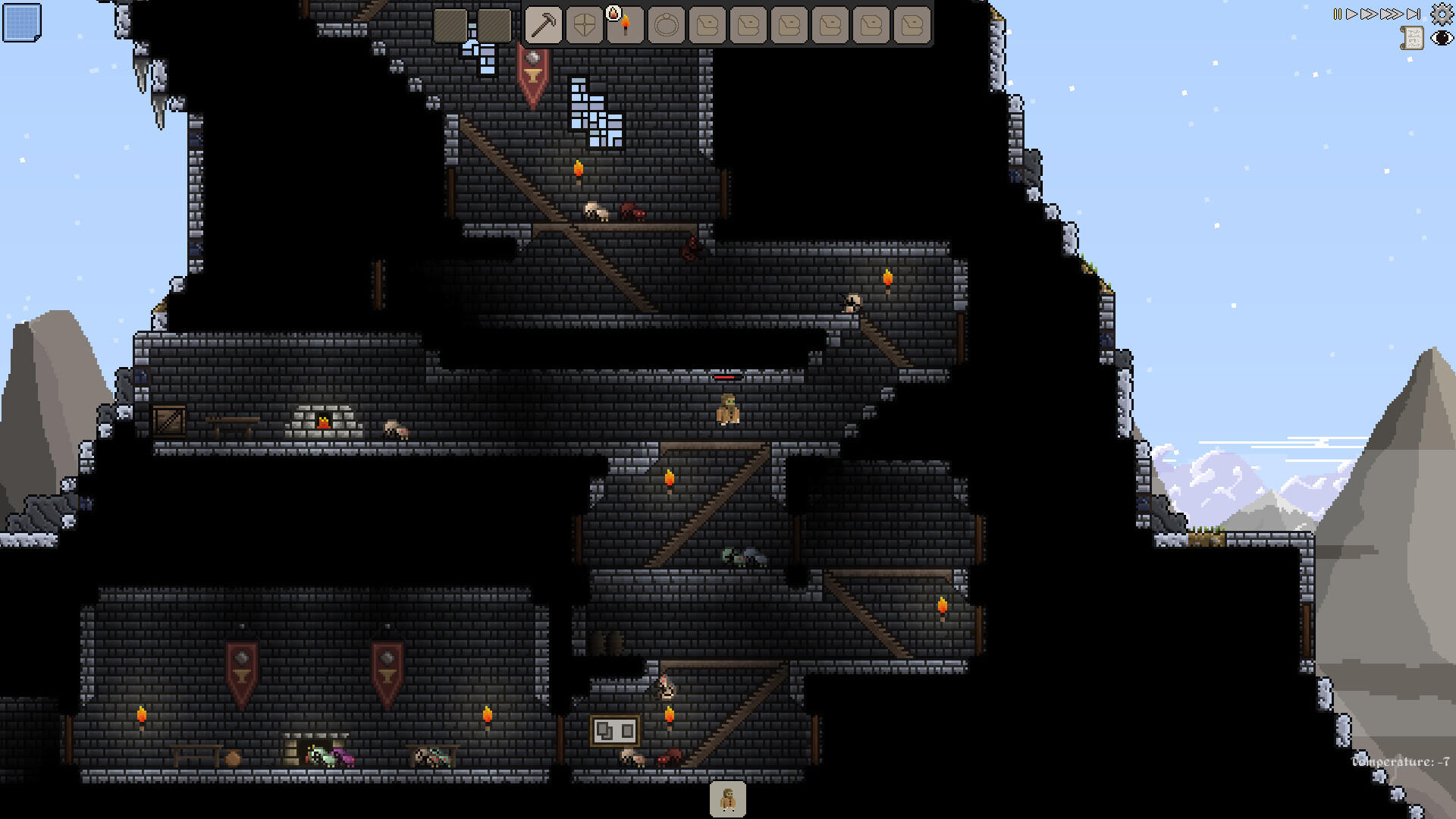Toggle the eye visibility mode

[1442, 38]
